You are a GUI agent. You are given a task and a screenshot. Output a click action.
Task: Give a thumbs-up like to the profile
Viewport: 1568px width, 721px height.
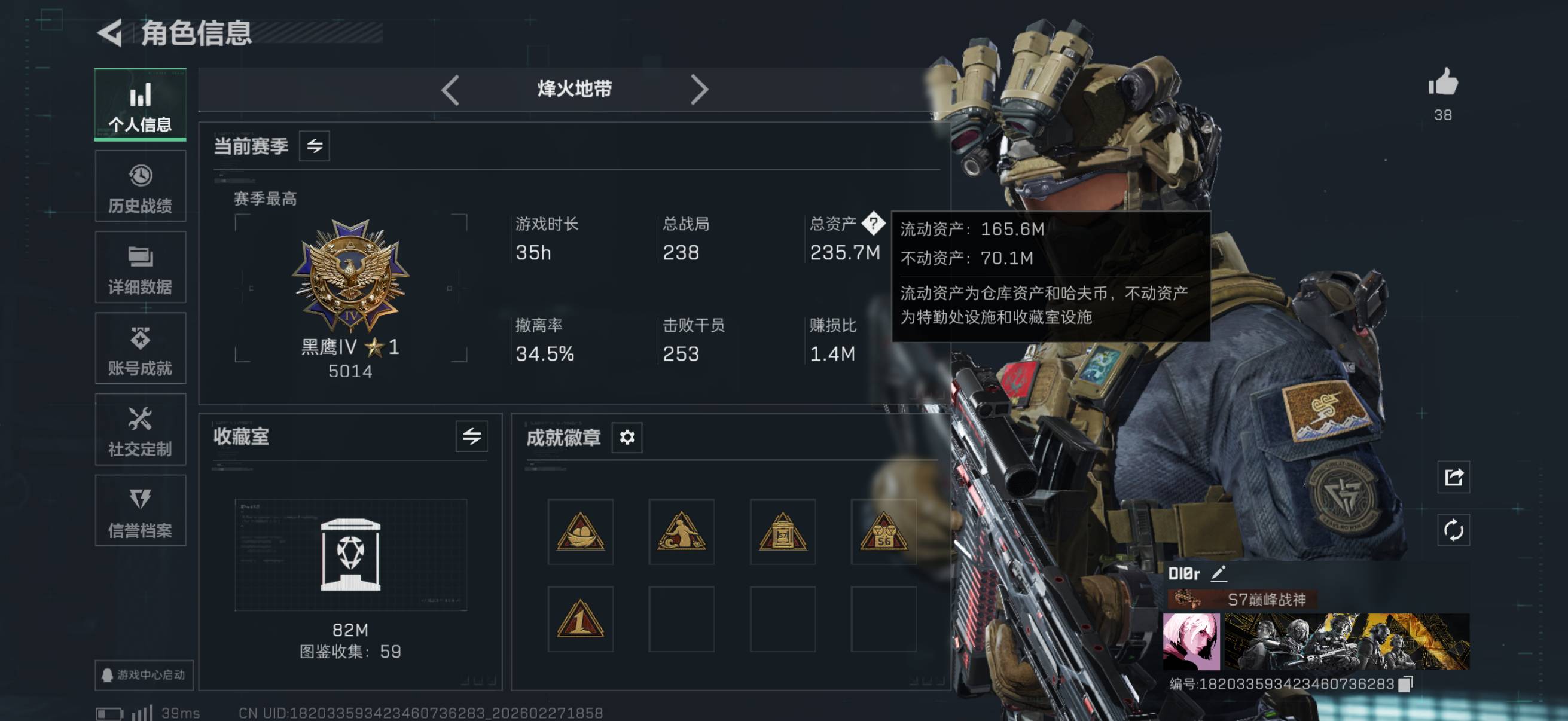click(1442, 83)
